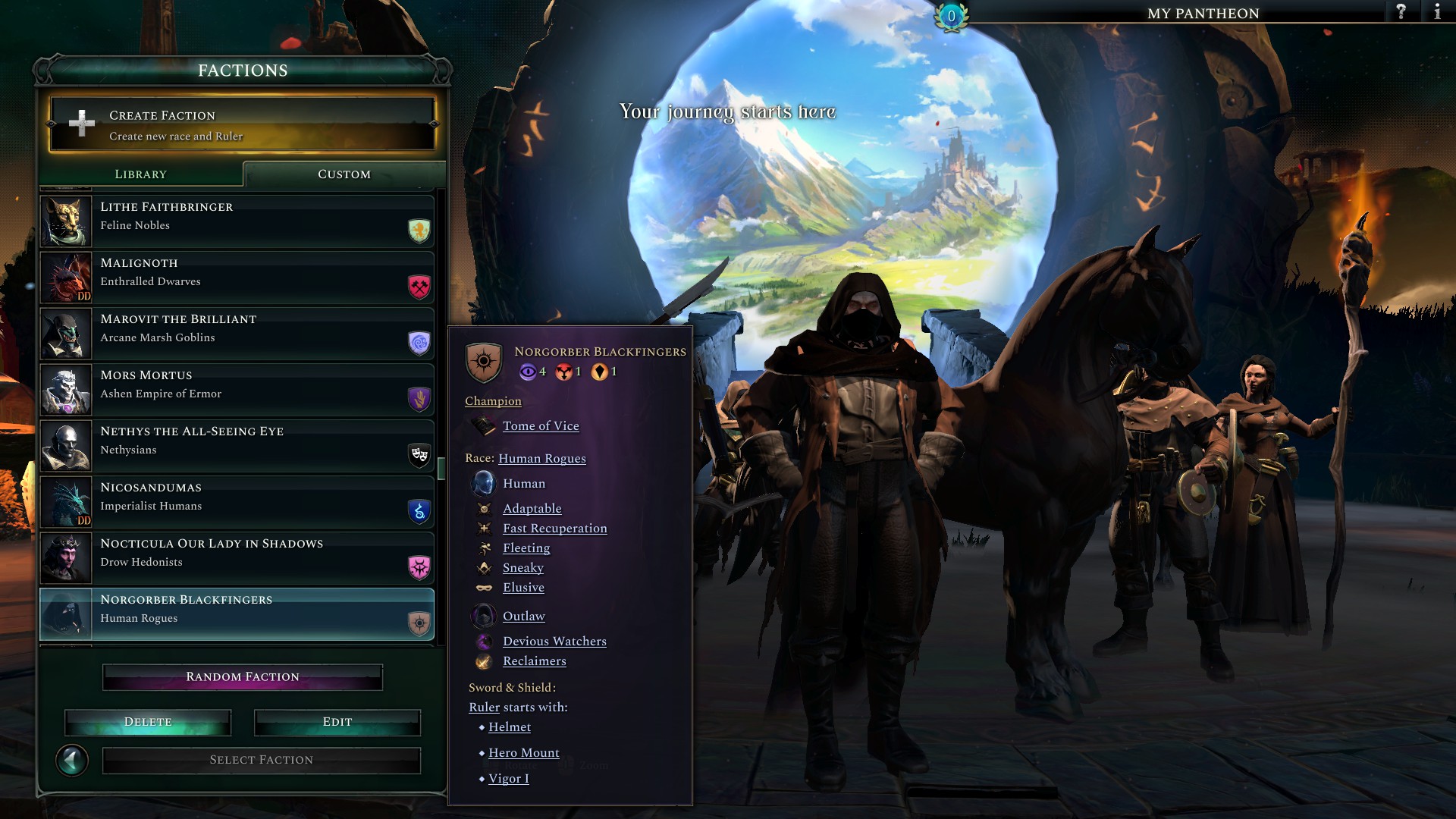Click the Reclaimers trait icon
This screenshot has width=1456, height=819.
[483, 661]
